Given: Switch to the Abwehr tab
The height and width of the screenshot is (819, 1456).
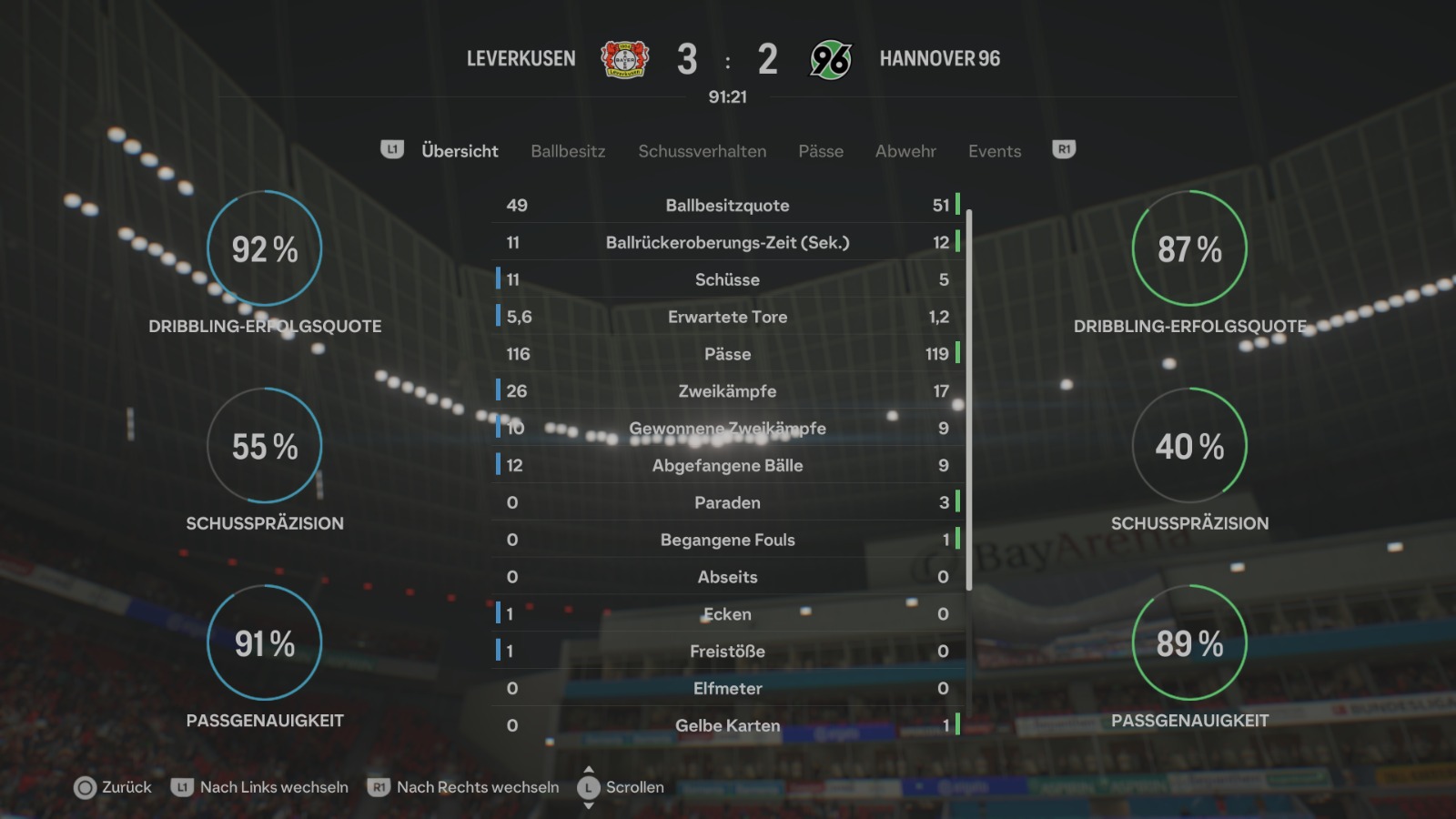Looking at the screenshot, I should tap(905, 151).
